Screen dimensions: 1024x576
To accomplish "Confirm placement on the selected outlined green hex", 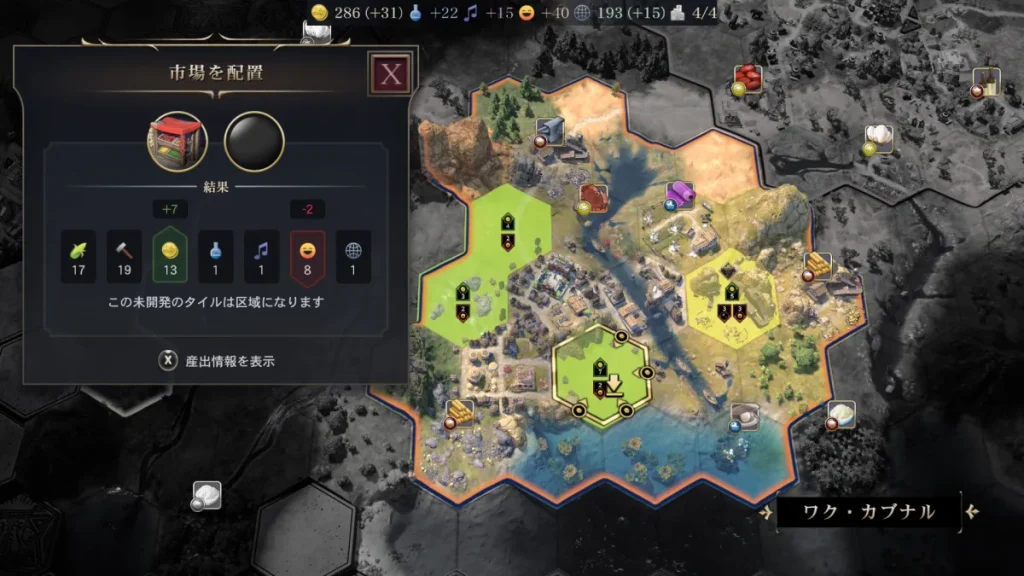I will (x=600, y=375).
